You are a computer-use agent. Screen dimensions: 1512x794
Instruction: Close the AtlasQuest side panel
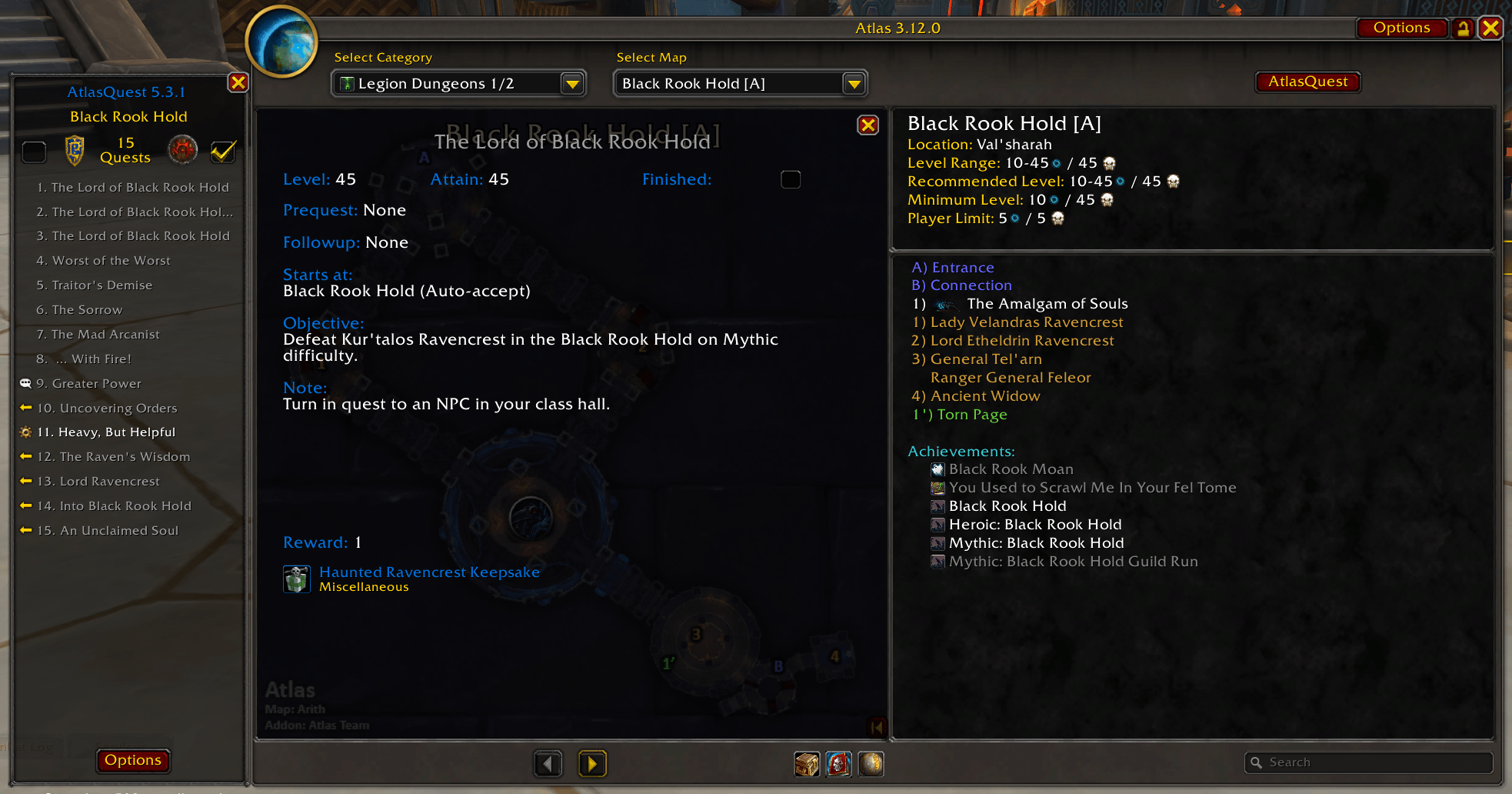tap(238, 82)
